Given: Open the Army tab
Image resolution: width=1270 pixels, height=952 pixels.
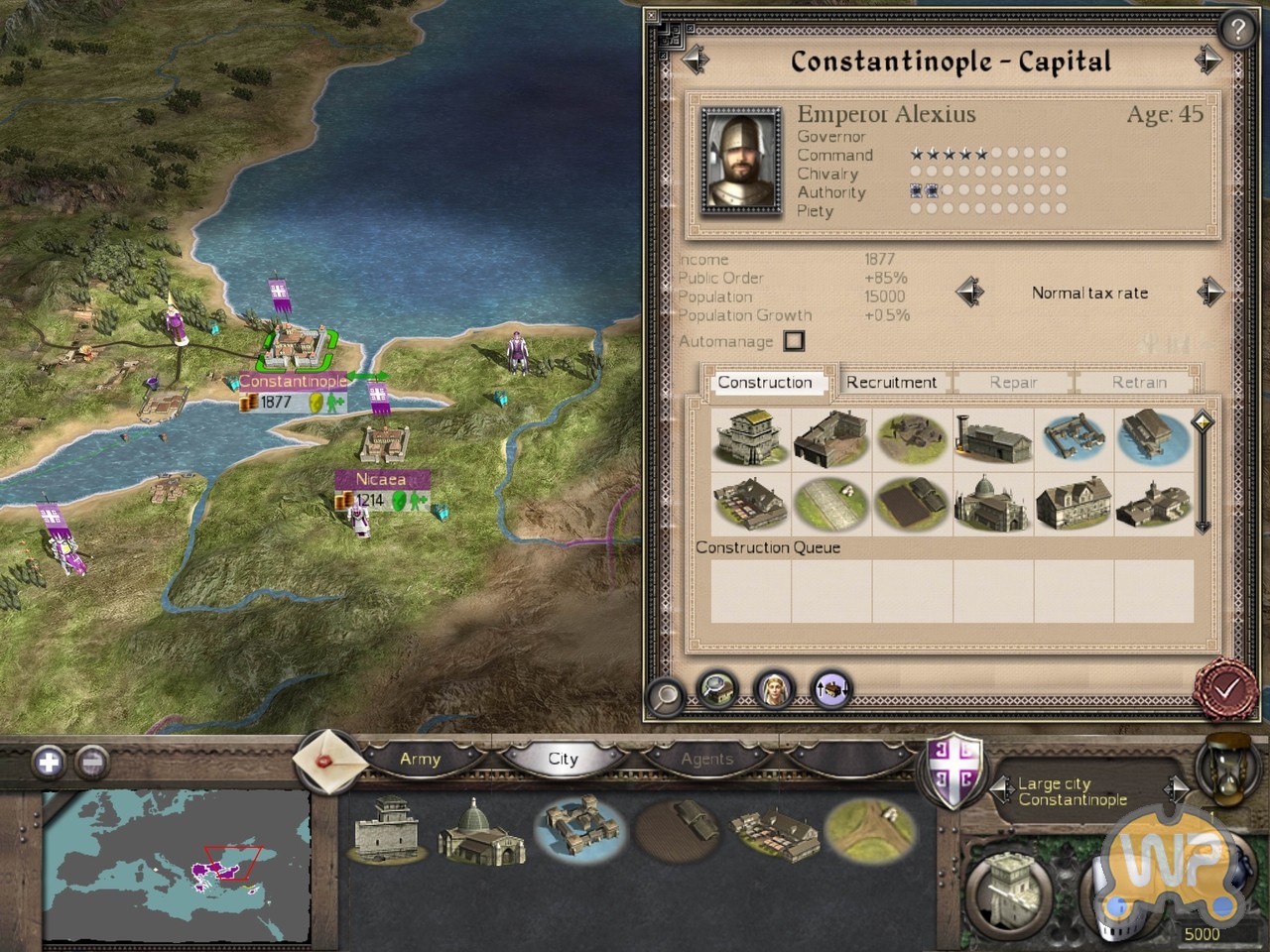Looking at the screenshot, I should click(x=420, y=759).
